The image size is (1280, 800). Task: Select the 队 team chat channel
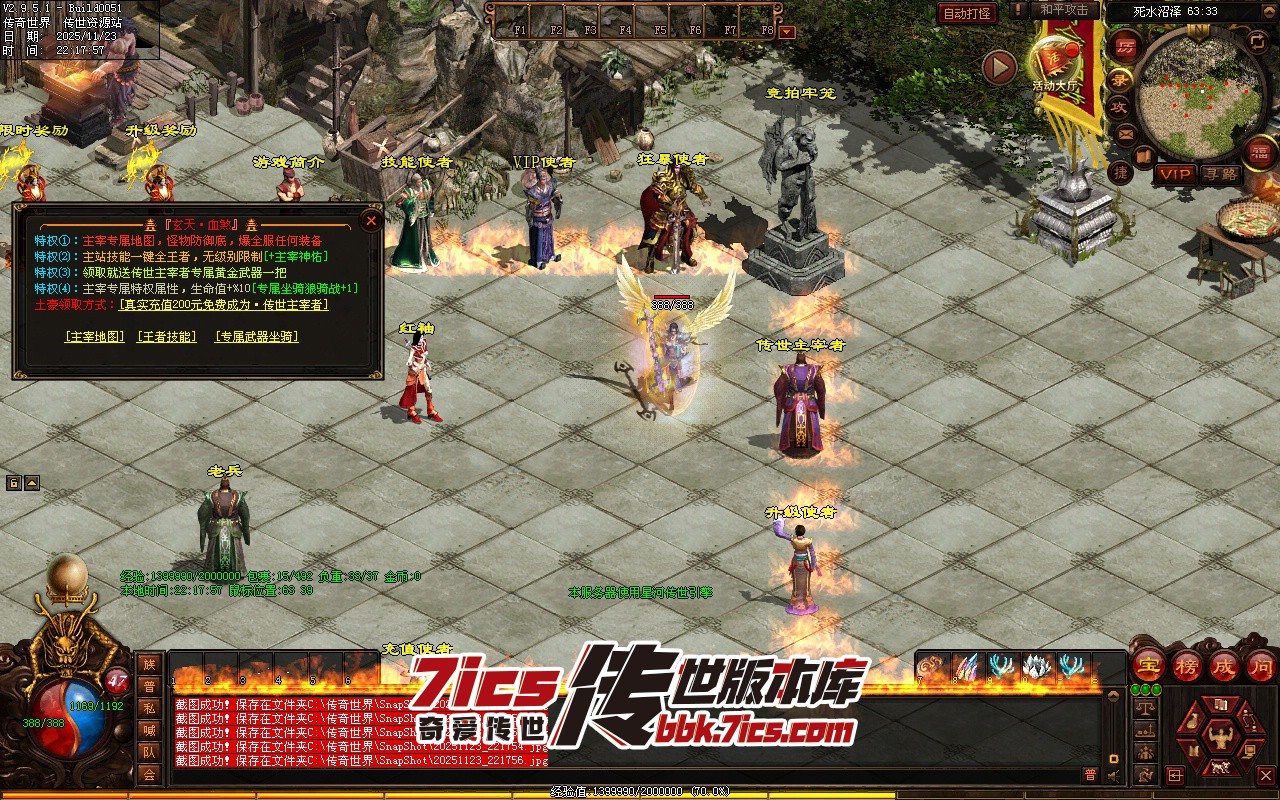149,752
